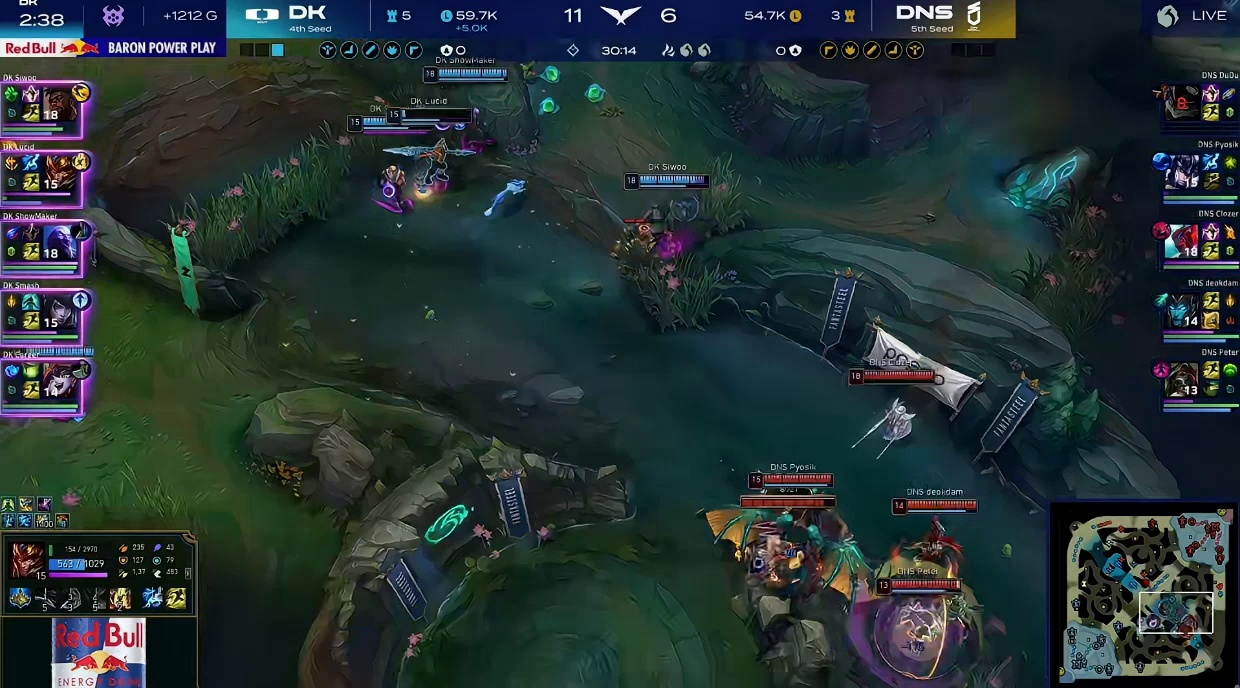Choose DNS Pyosik's champion portrait
This screenshot has width=1240, height=688.
(x=1182, y=171)
